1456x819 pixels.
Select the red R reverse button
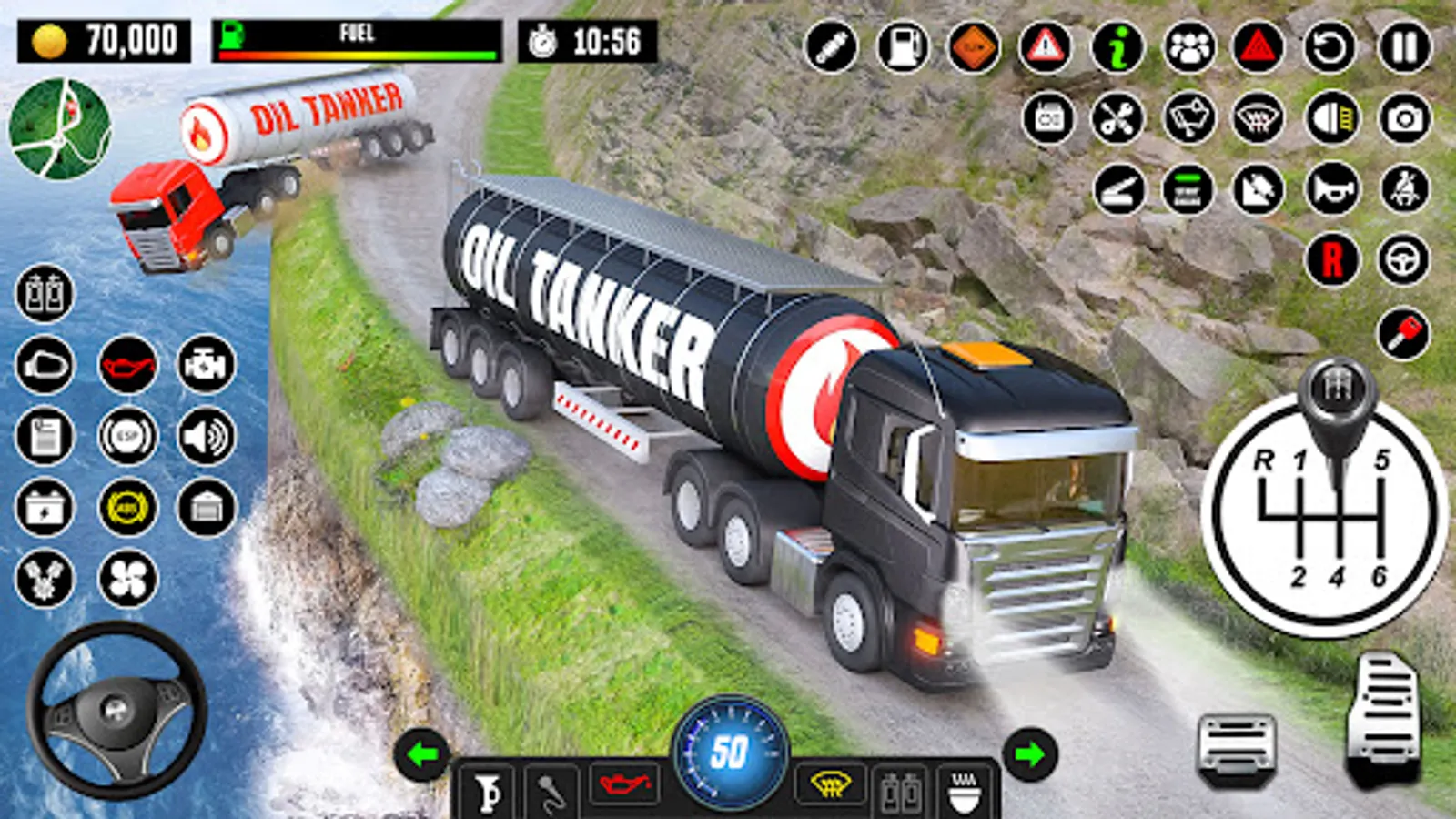(1332, 260)
